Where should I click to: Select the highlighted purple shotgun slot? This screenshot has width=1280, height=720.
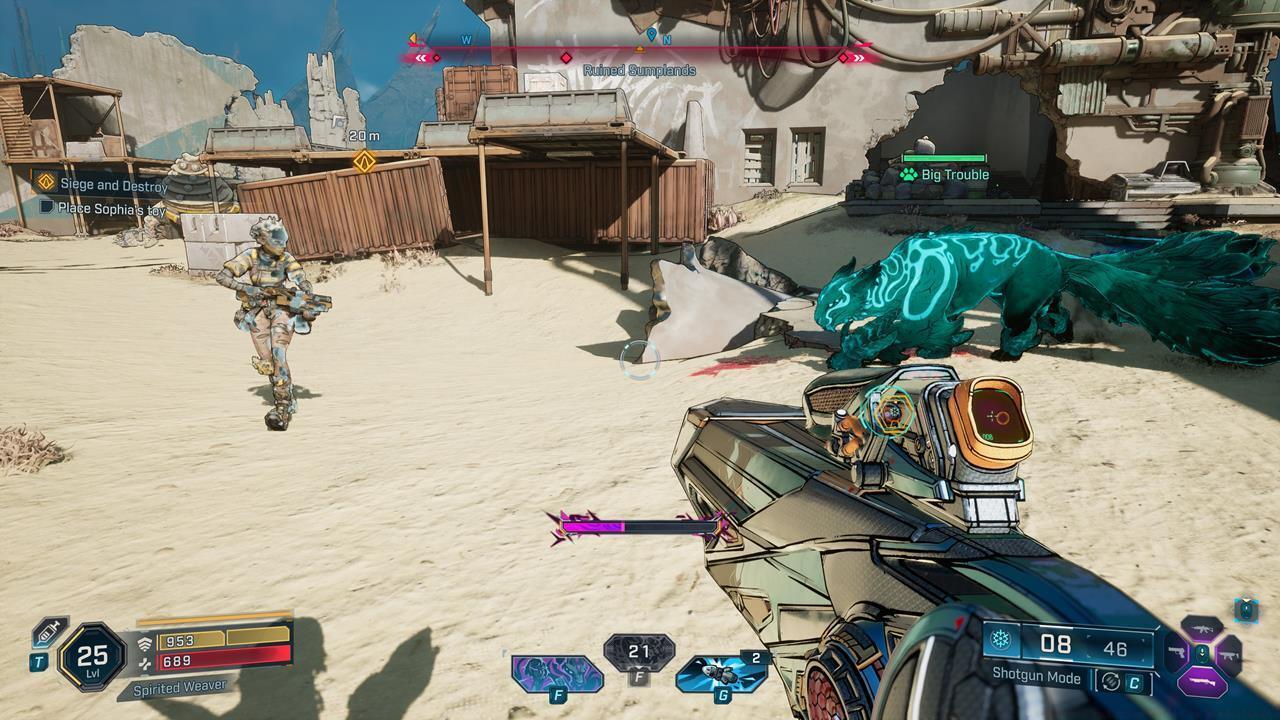tap(1202, 682)
